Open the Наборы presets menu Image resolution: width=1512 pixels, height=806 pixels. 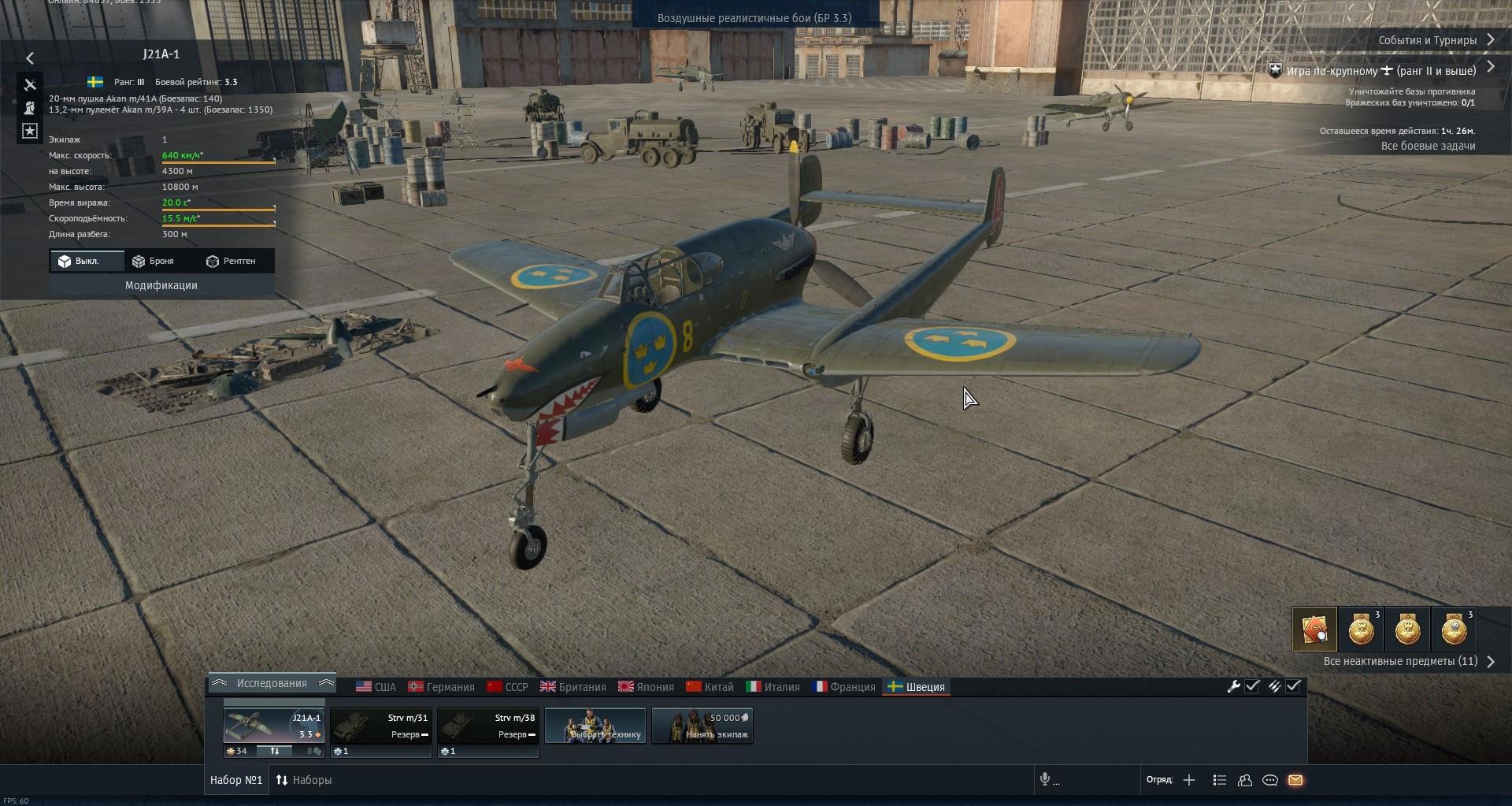coord(304,780)
